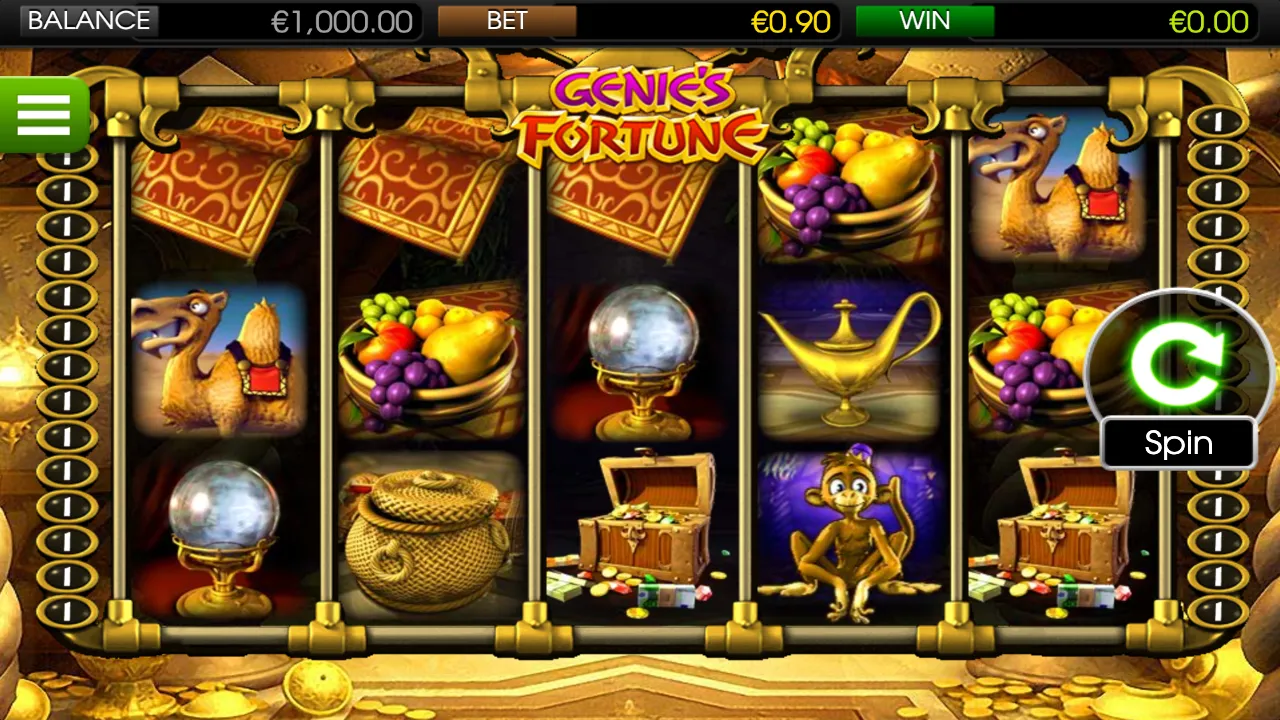Click the WIN label in the top bar

(x=925, y=21)
